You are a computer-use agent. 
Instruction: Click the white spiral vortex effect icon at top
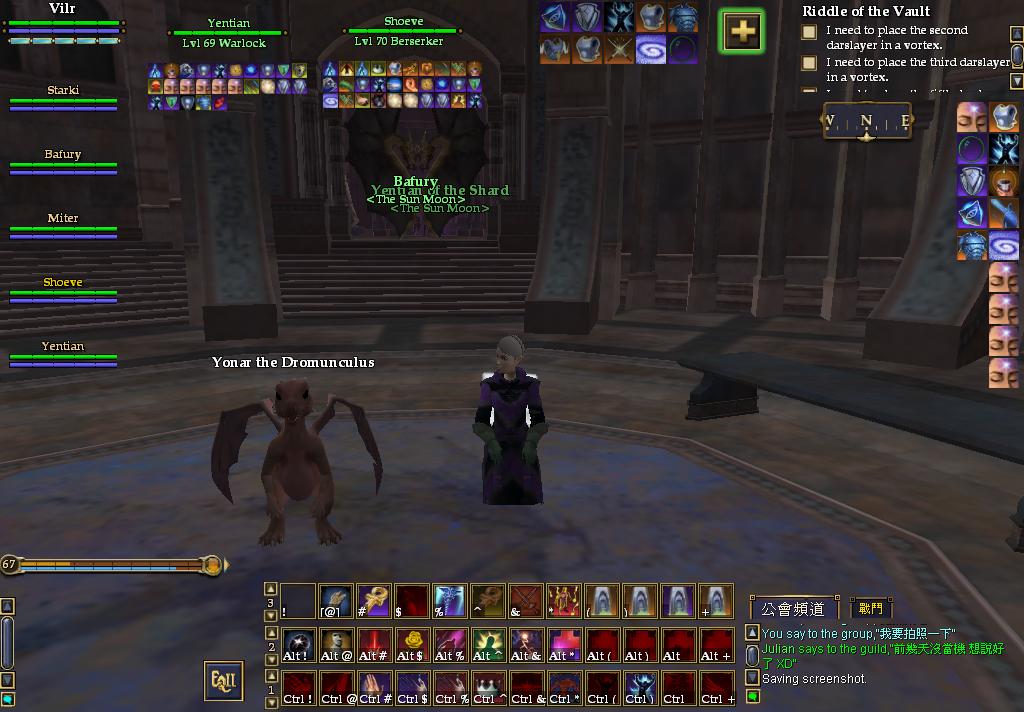pyautogui.click(x=651, y=48)
